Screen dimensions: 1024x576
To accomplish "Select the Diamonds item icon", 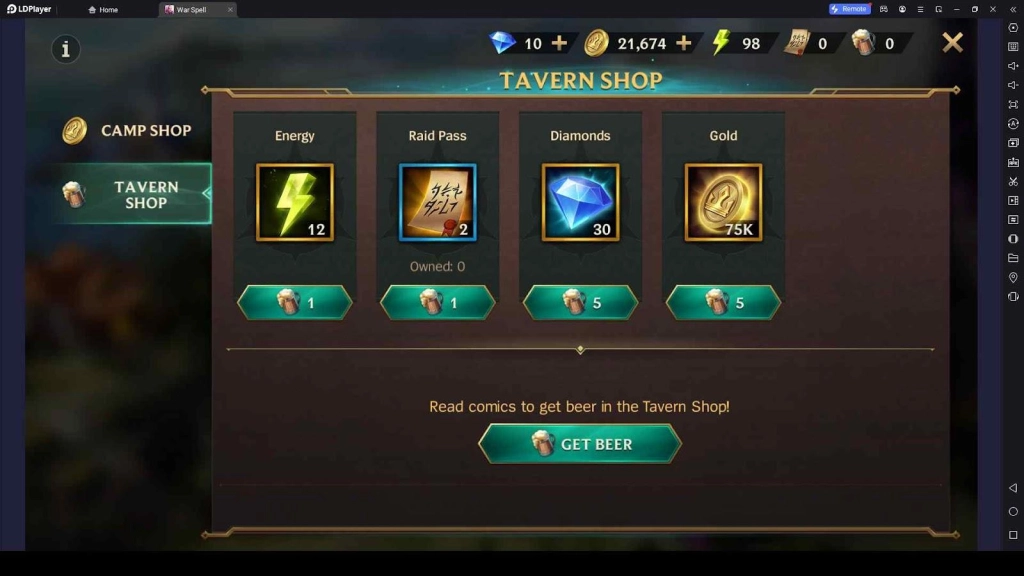I will [x=580, y=202].
